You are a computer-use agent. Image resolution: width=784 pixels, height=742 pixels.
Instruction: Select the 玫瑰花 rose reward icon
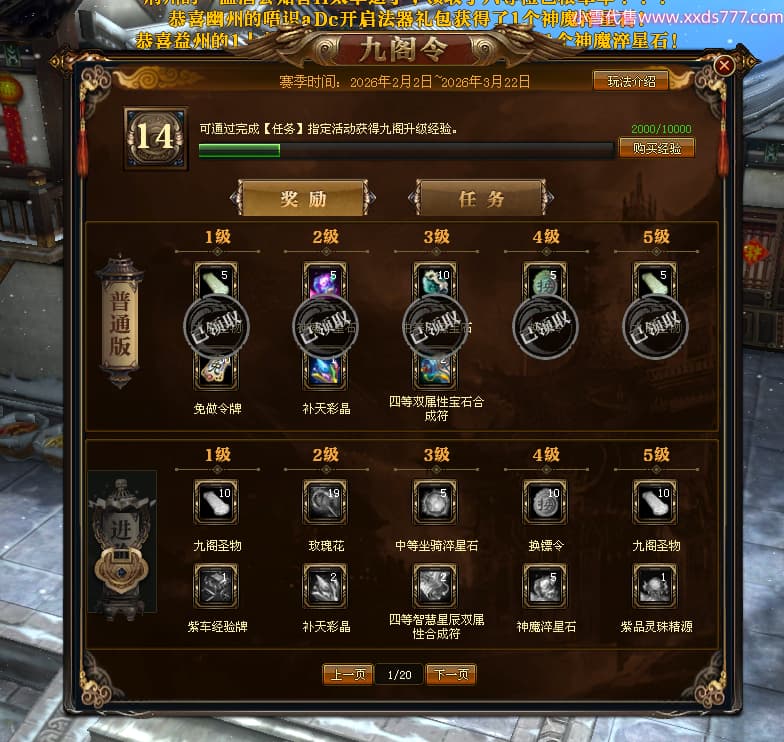coord(325,502)
